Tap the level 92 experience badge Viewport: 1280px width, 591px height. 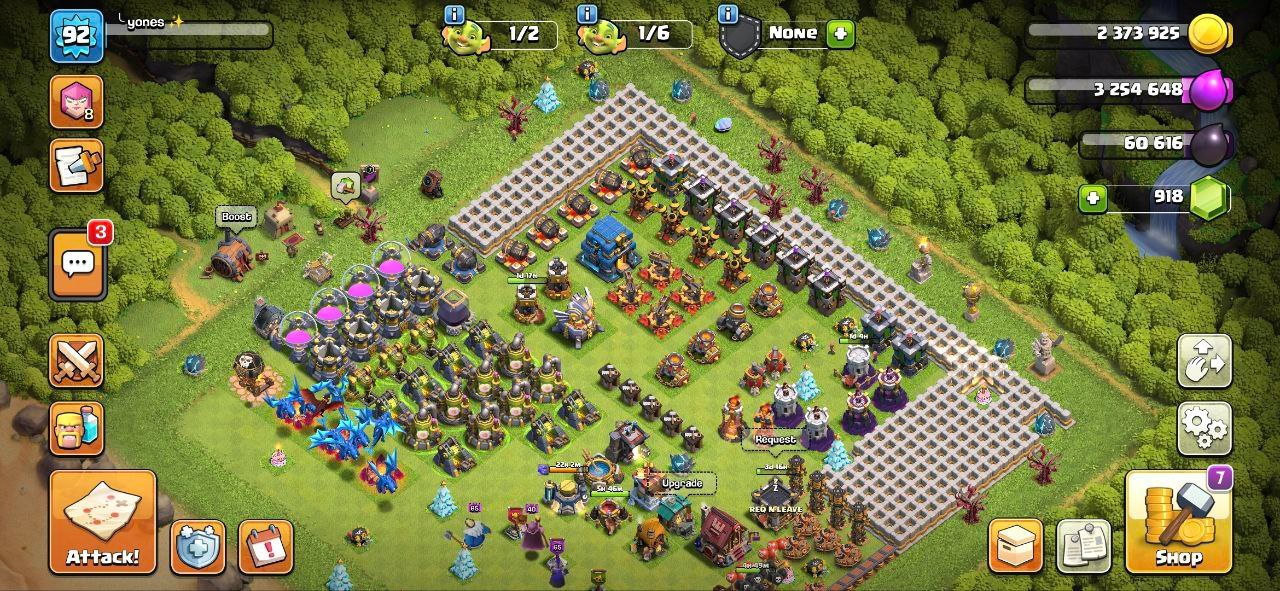[76, 36]
